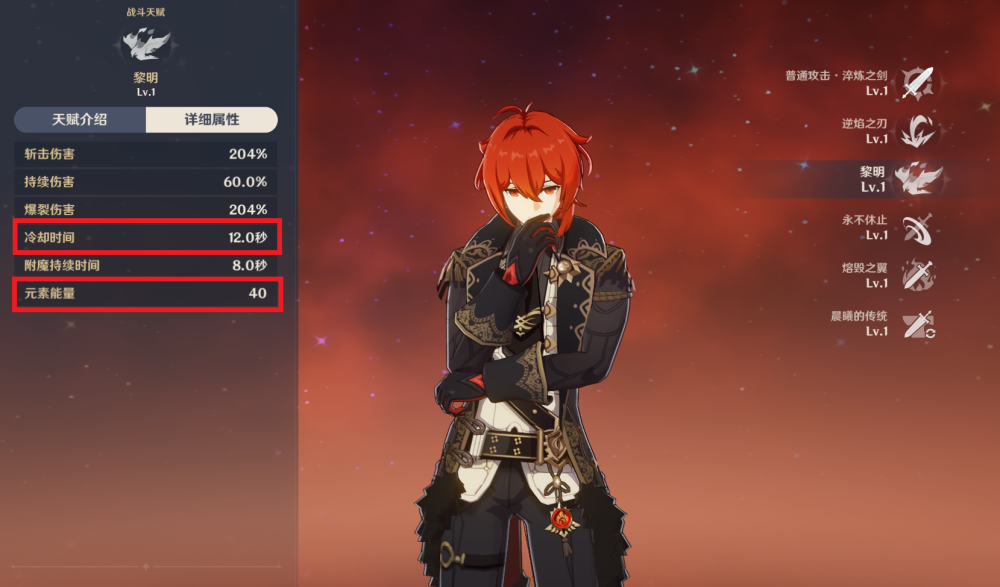The height and width of the screenshot is (587, 1000).
Task: View the 永不休止 passive talent
Action: 917,227
